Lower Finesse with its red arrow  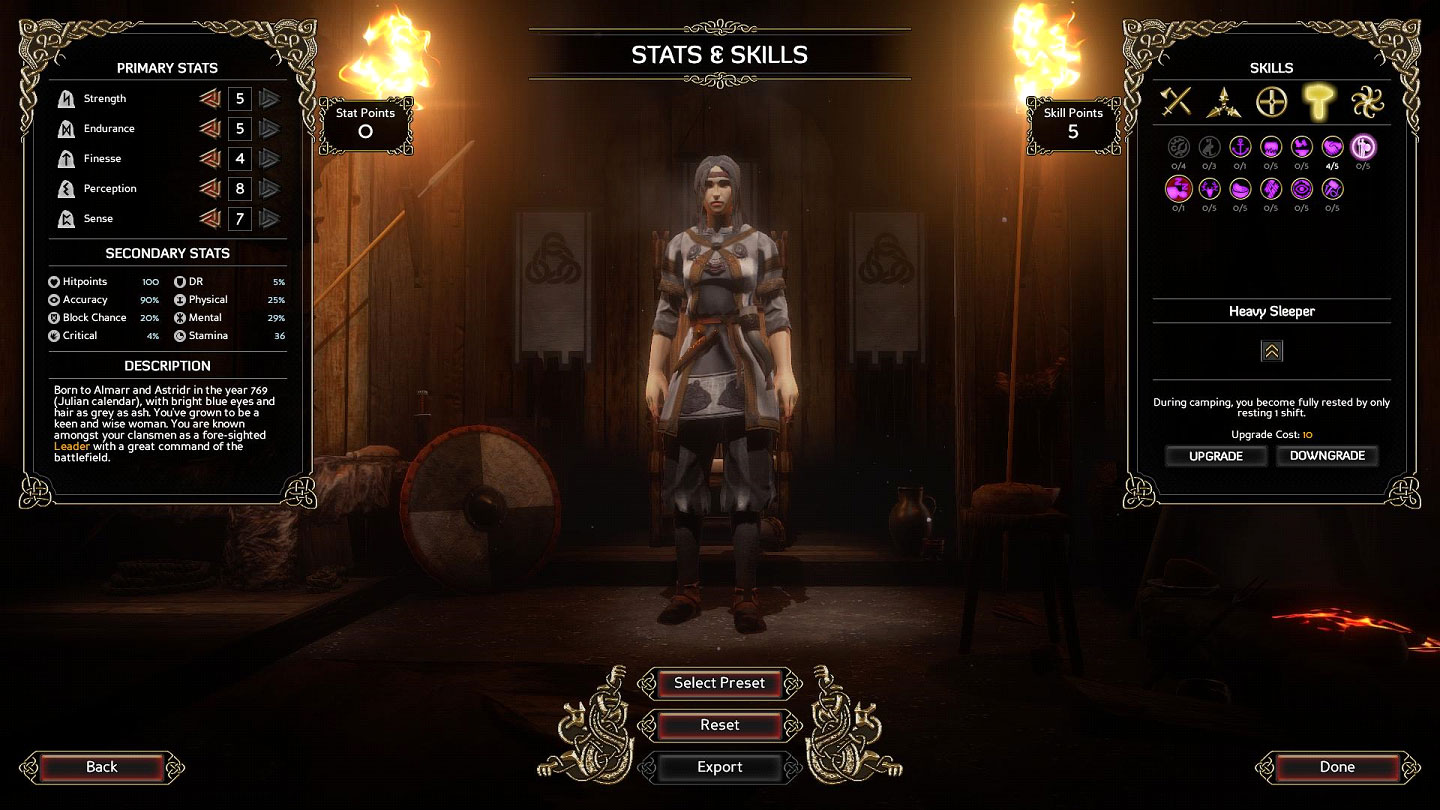pyautogui.click(x=209, y=159)
